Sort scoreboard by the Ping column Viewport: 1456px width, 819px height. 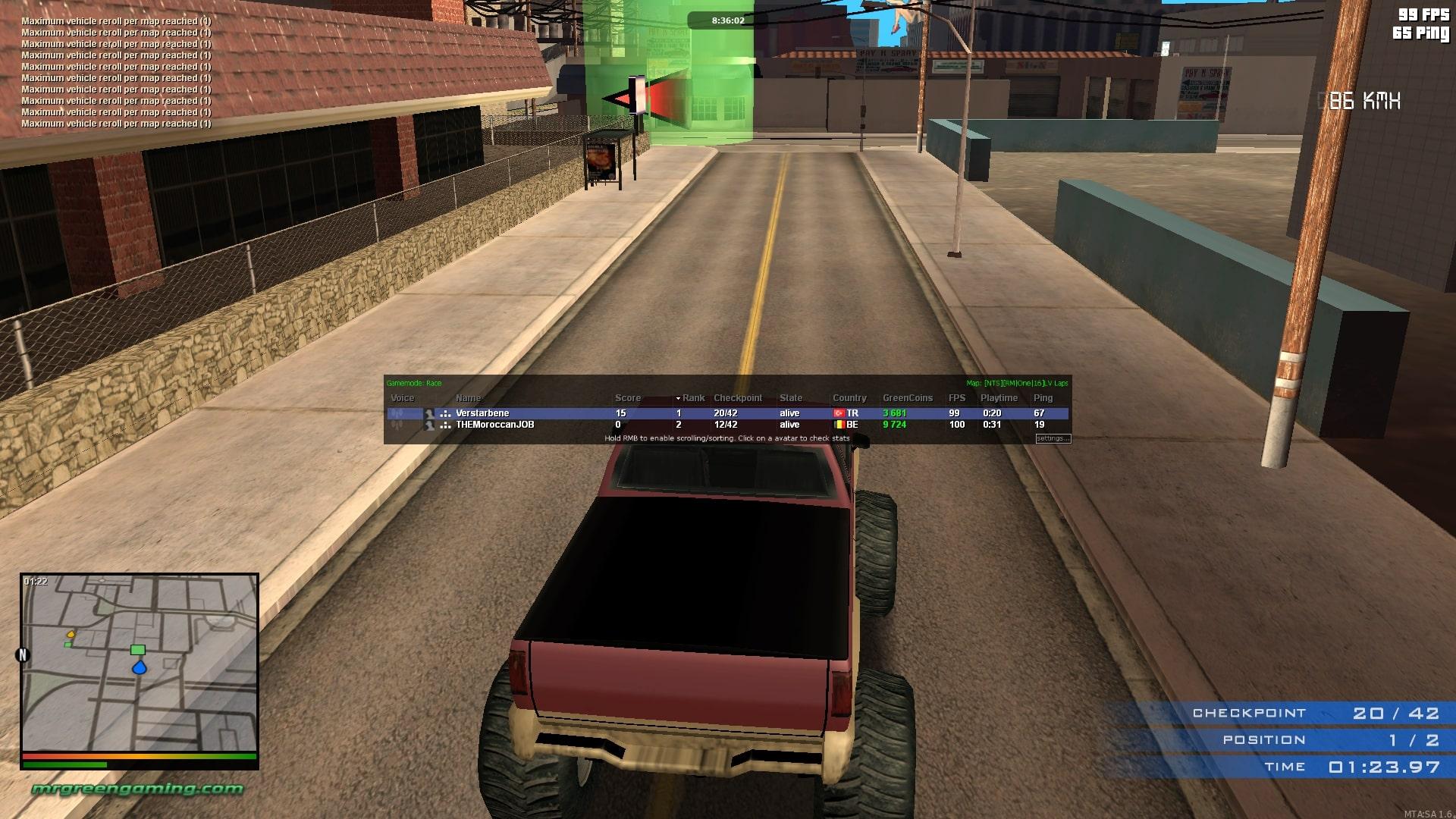pos(1043,398)
